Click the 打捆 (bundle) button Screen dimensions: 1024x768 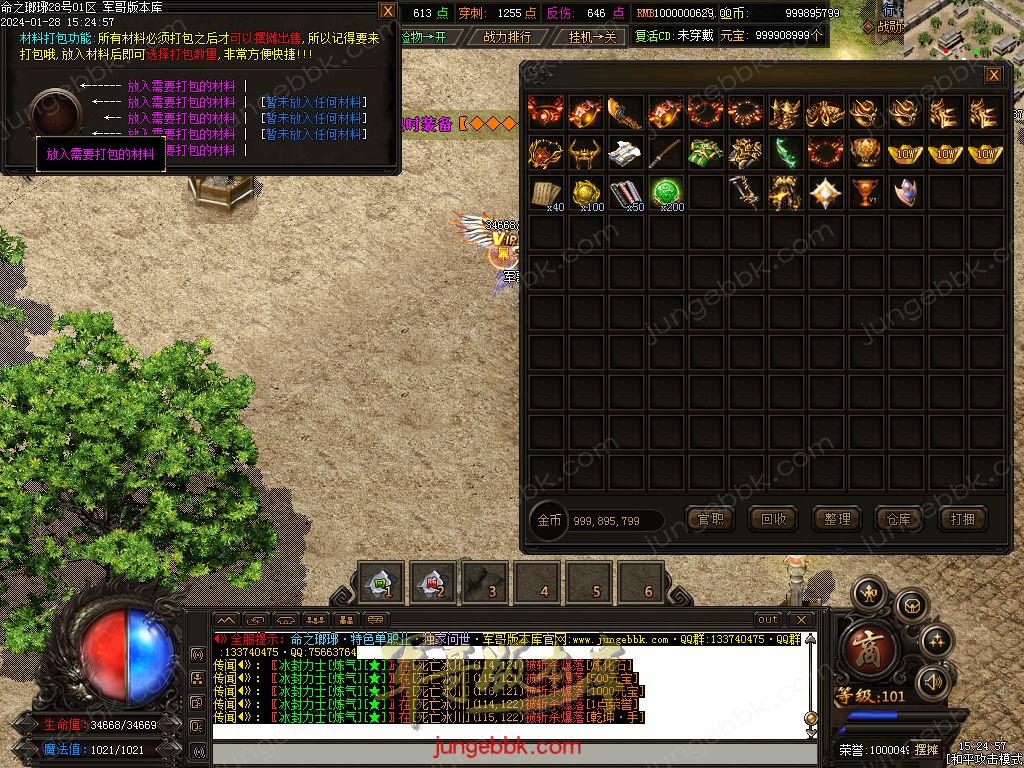pyautogui.click(x=962, y=519)
